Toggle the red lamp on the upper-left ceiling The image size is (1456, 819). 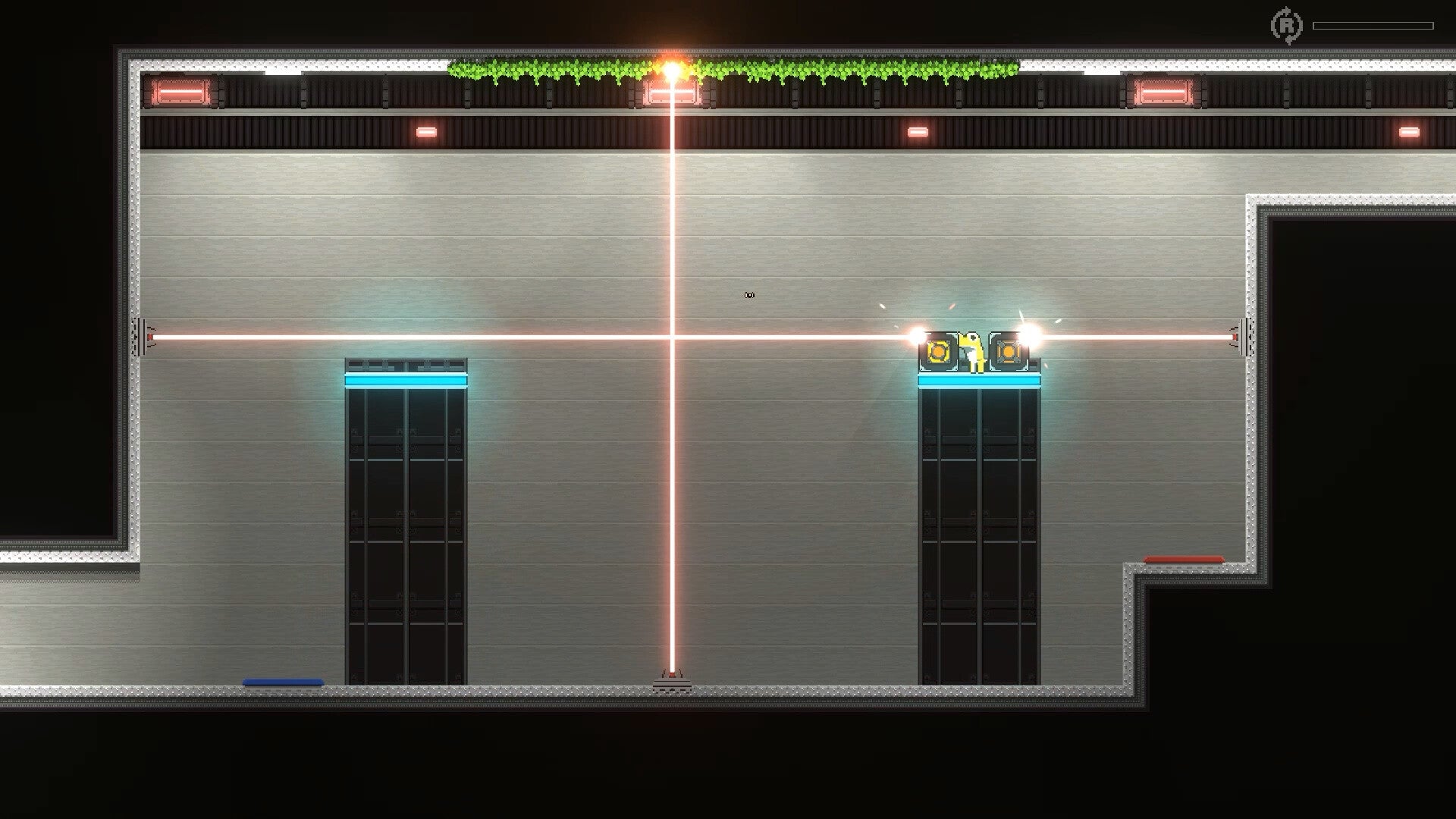pos(427,133)
